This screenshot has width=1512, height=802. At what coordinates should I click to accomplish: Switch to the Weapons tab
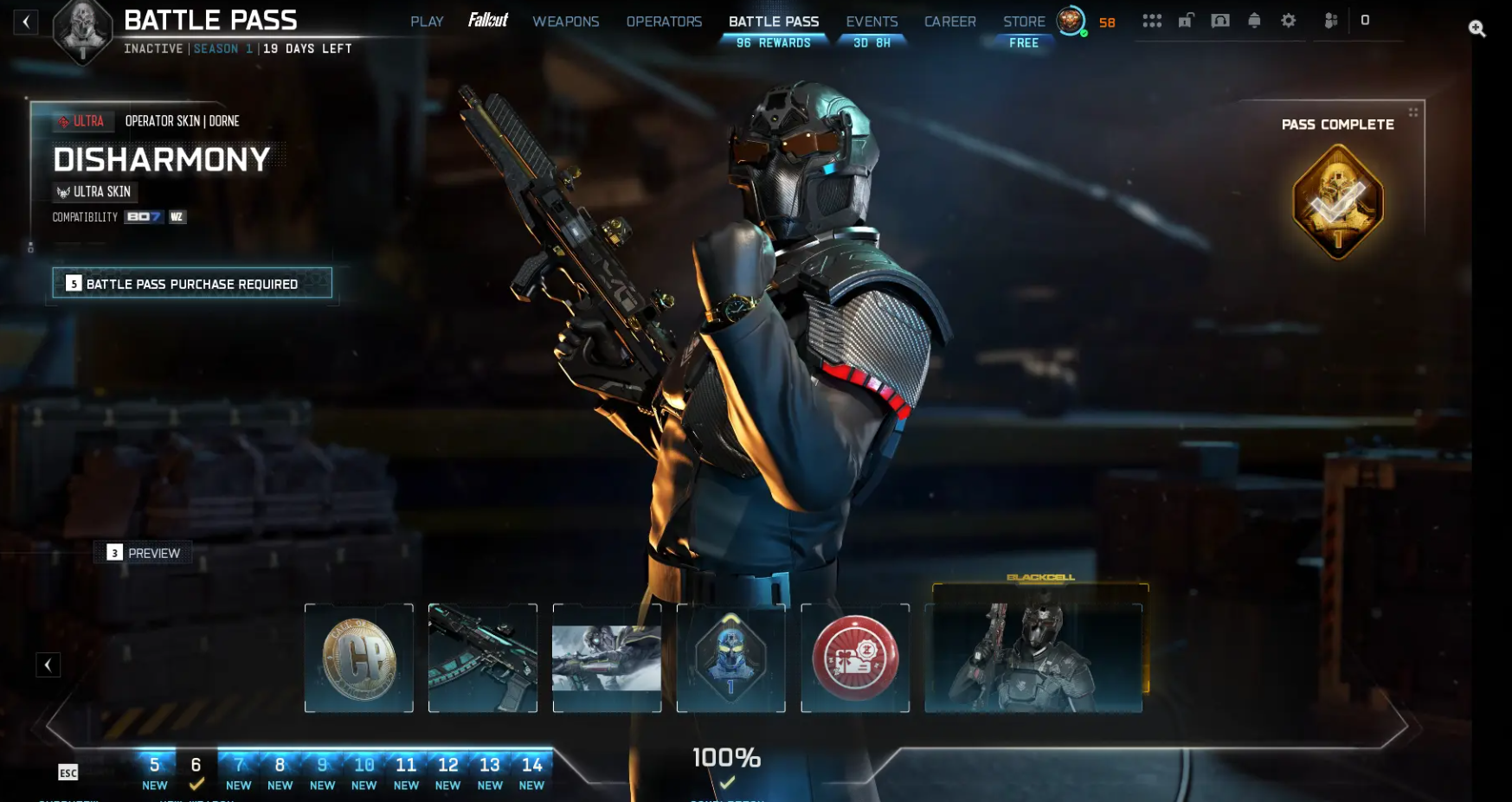coord(566,21)
